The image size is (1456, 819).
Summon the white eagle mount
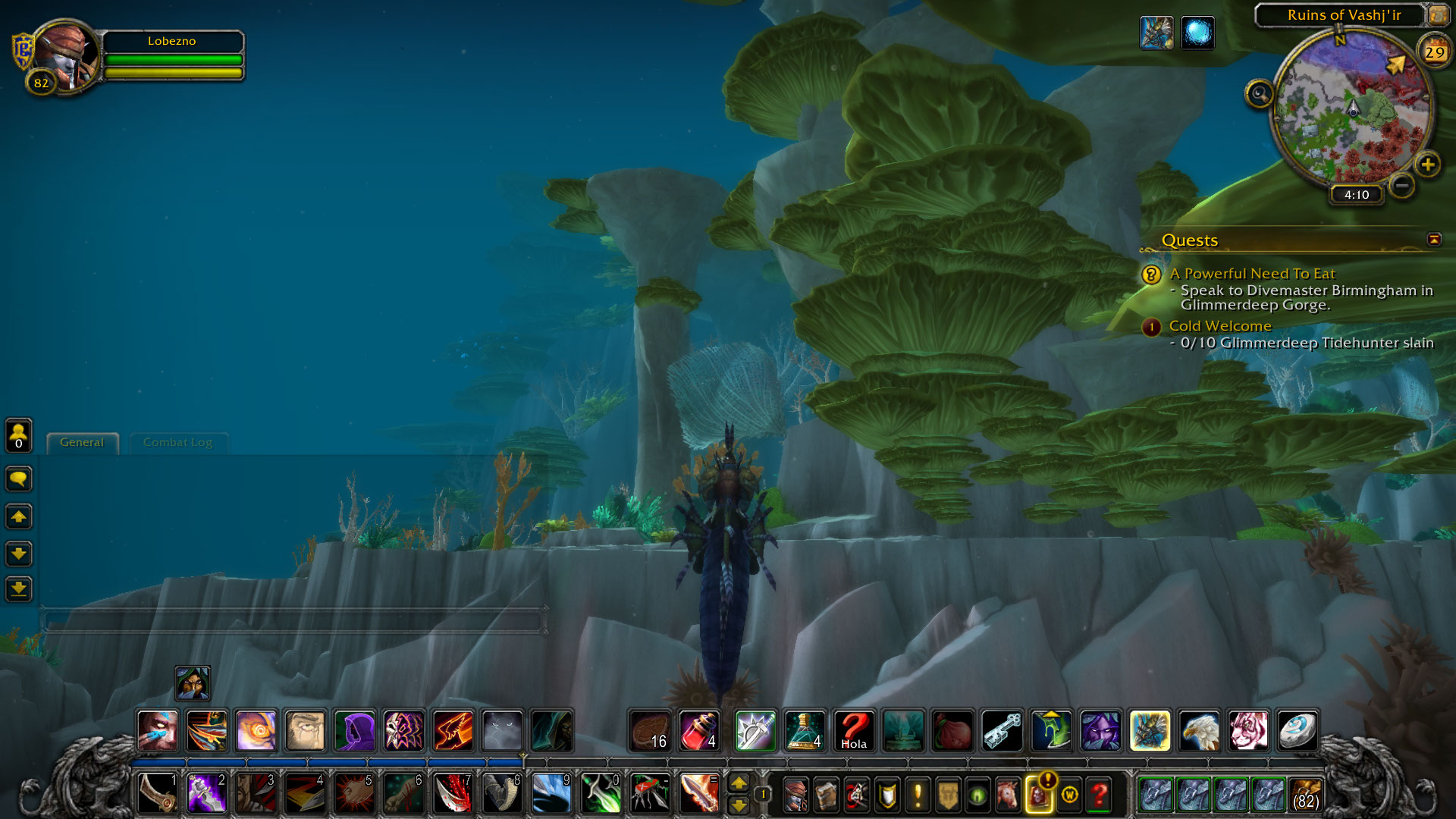1199,730
